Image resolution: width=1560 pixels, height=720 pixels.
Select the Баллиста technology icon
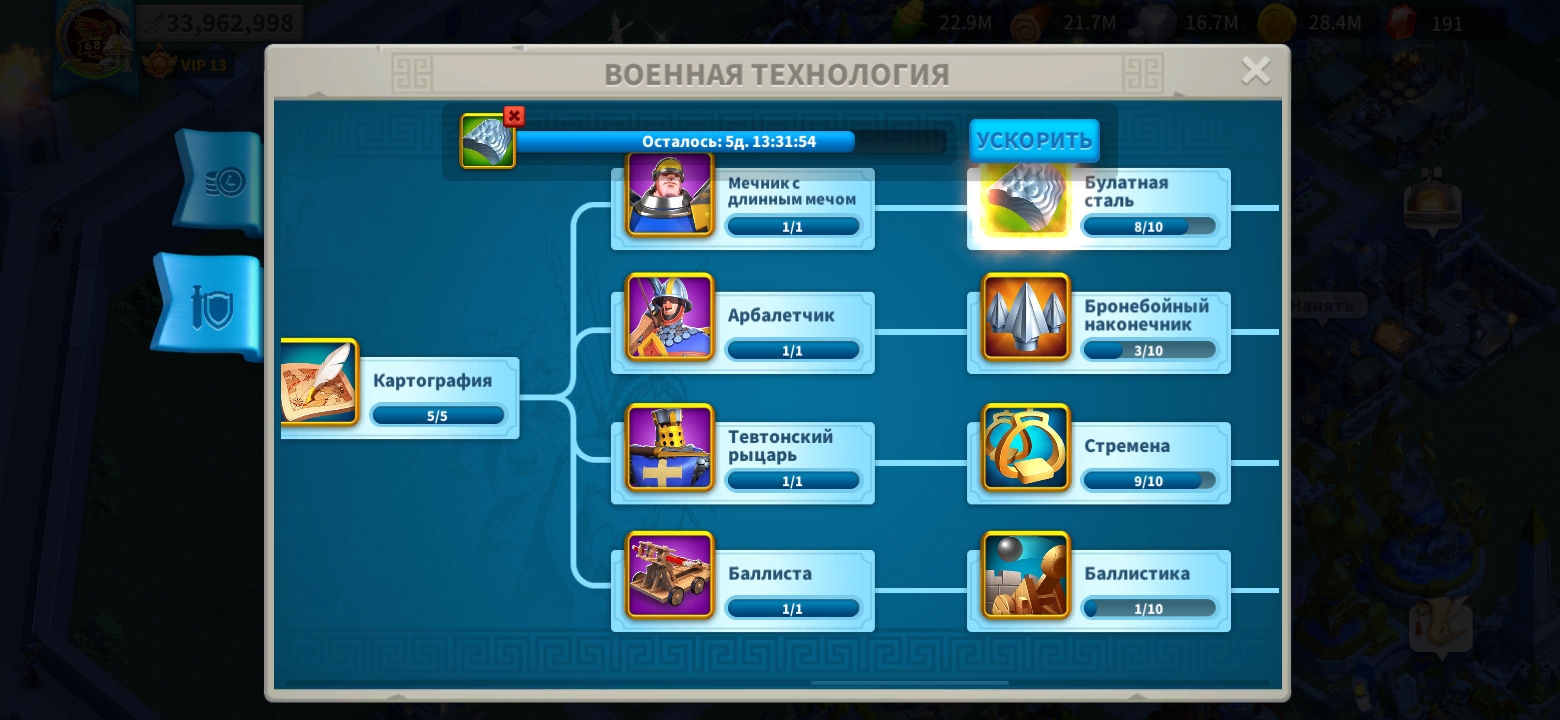[x=669, y=574]
